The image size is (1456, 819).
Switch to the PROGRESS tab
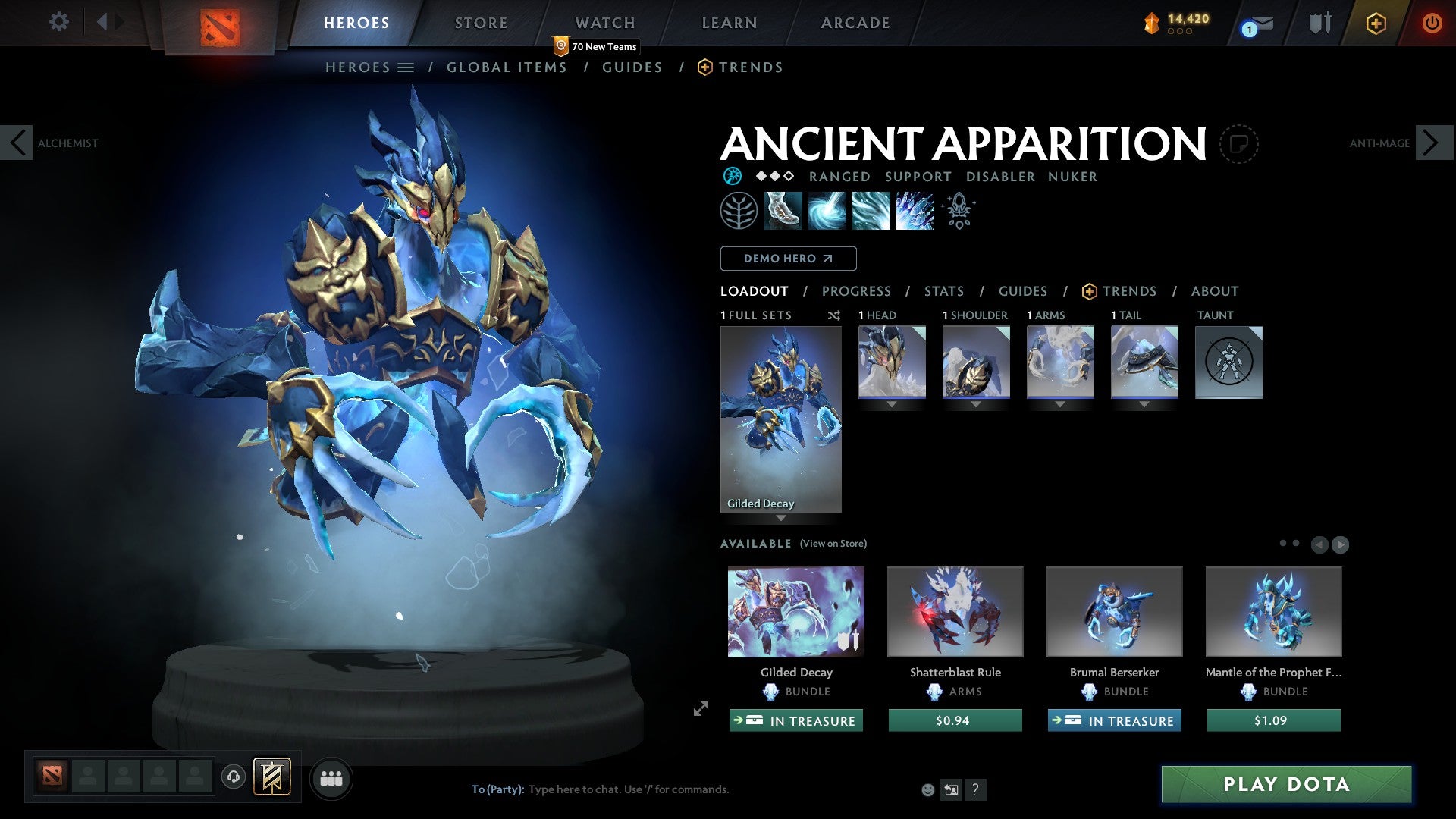click(x=857, y=291)
